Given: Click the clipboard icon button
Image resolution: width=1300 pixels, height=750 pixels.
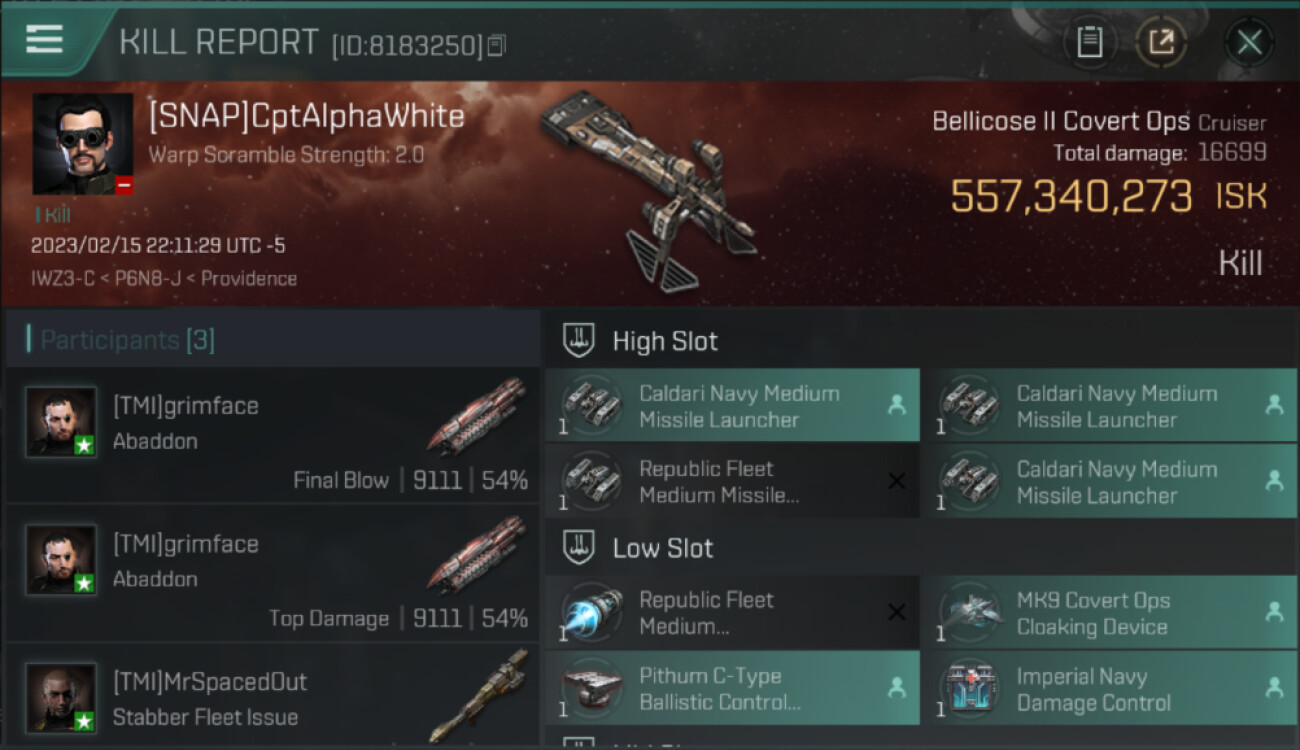Looking at the screenshot, I should pyautogui.click(x=1089, y=42).
